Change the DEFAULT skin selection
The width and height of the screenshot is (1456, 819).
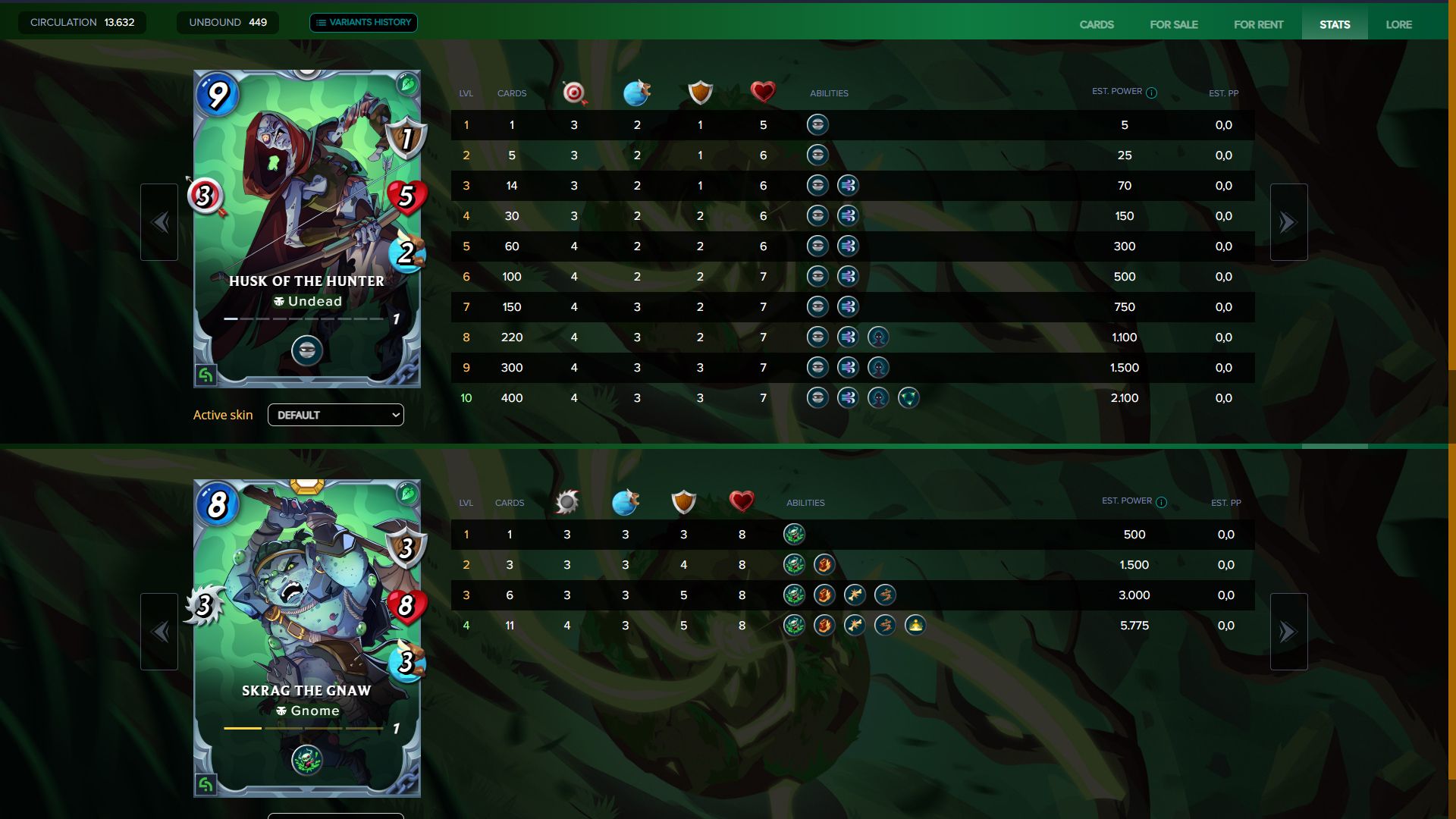click(x=336, y=415)
